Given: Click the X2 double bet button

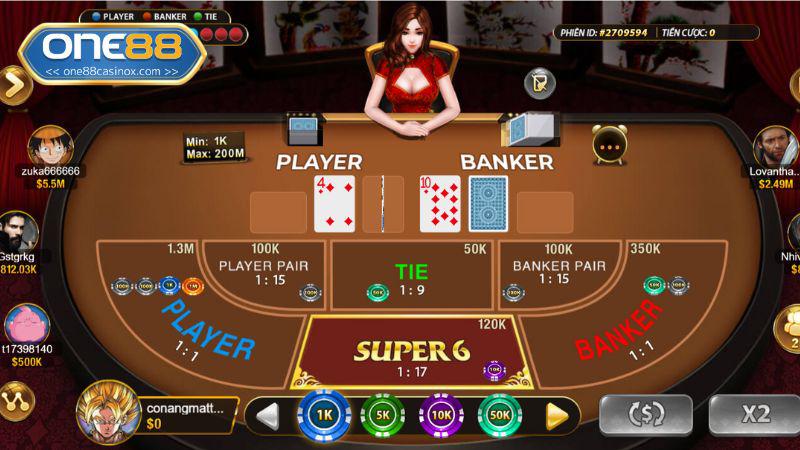Looking at the screenshot, I should point(755,414).
